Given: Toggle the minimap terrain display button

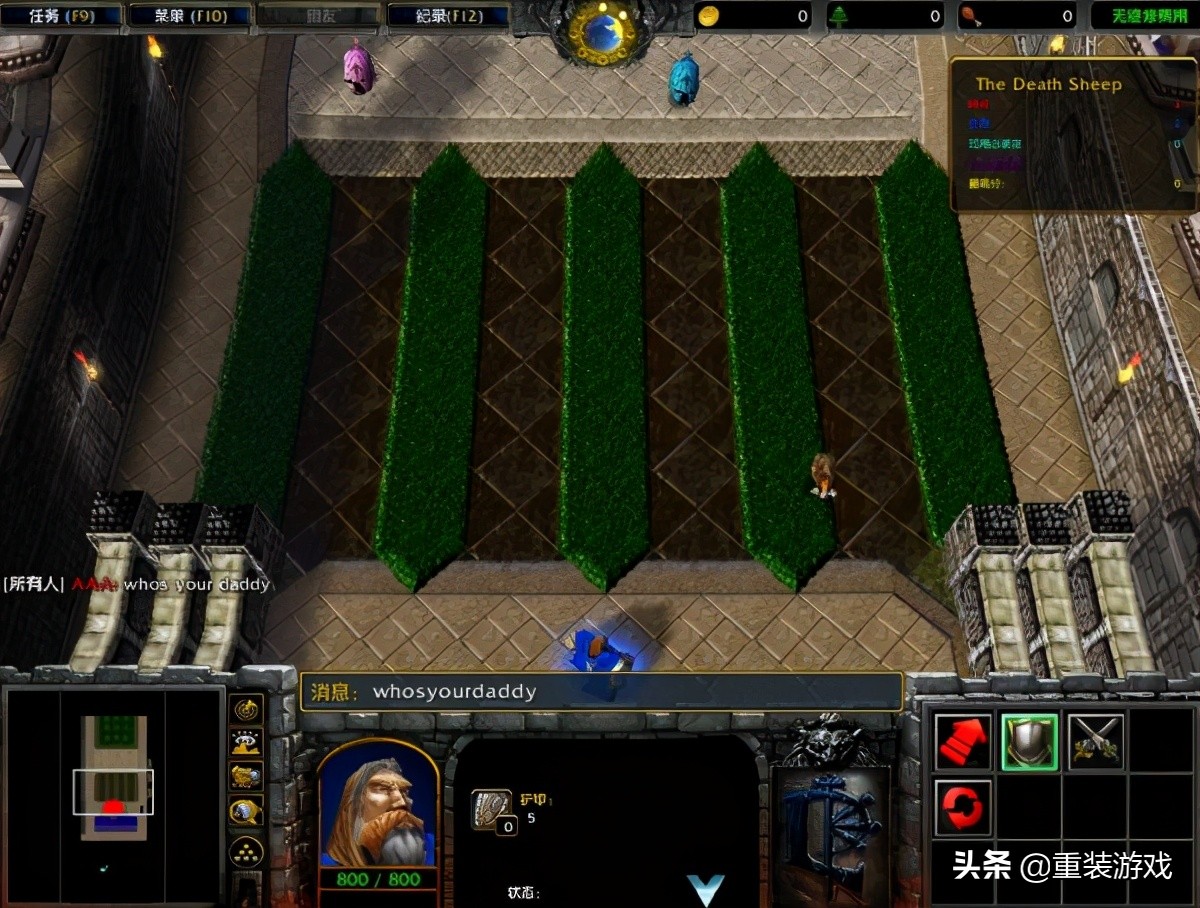Looking at the screenshot, I should click(x=246, y=742).
